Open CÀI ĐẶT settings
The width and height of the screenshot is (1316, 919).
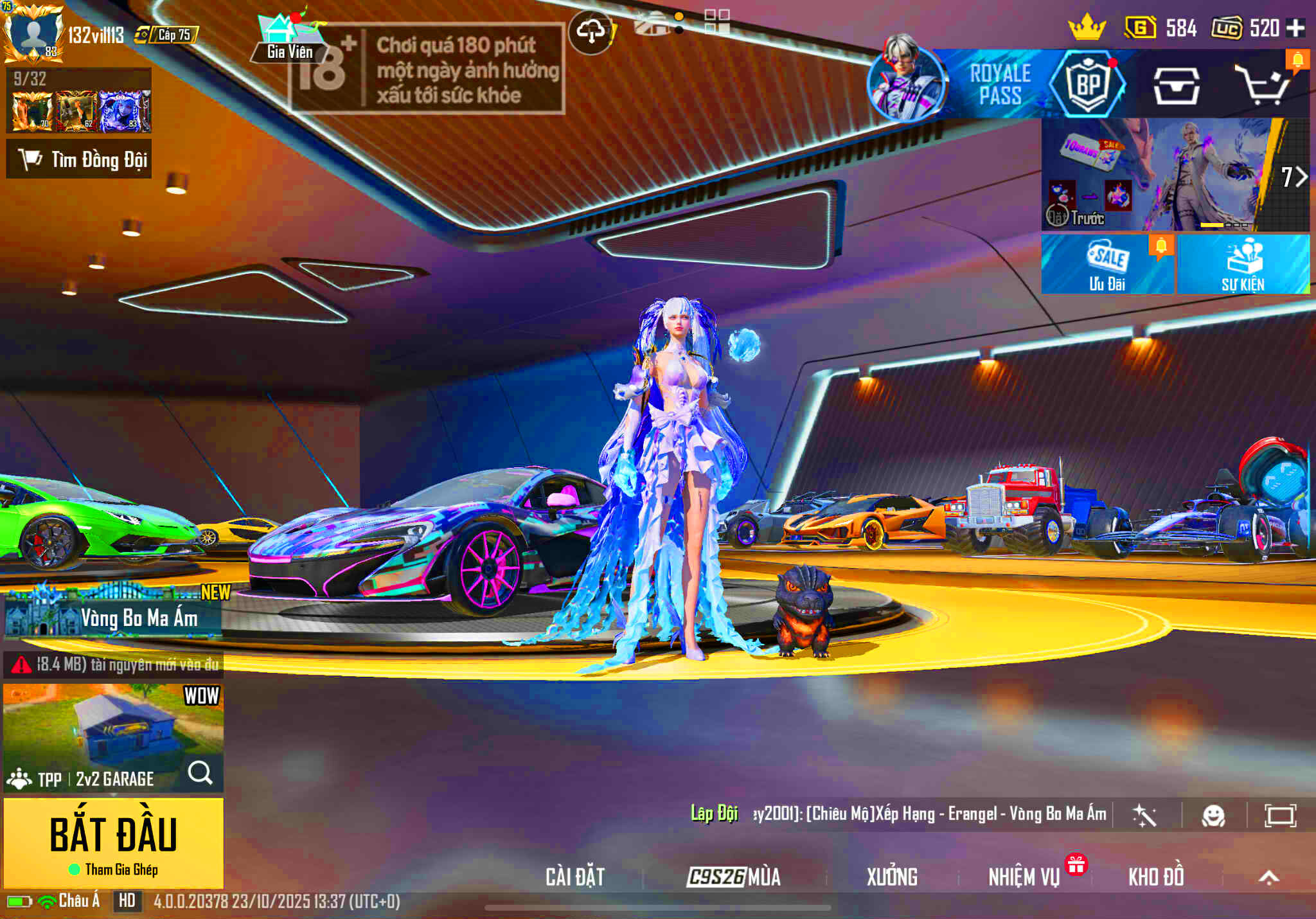(575, 877)
